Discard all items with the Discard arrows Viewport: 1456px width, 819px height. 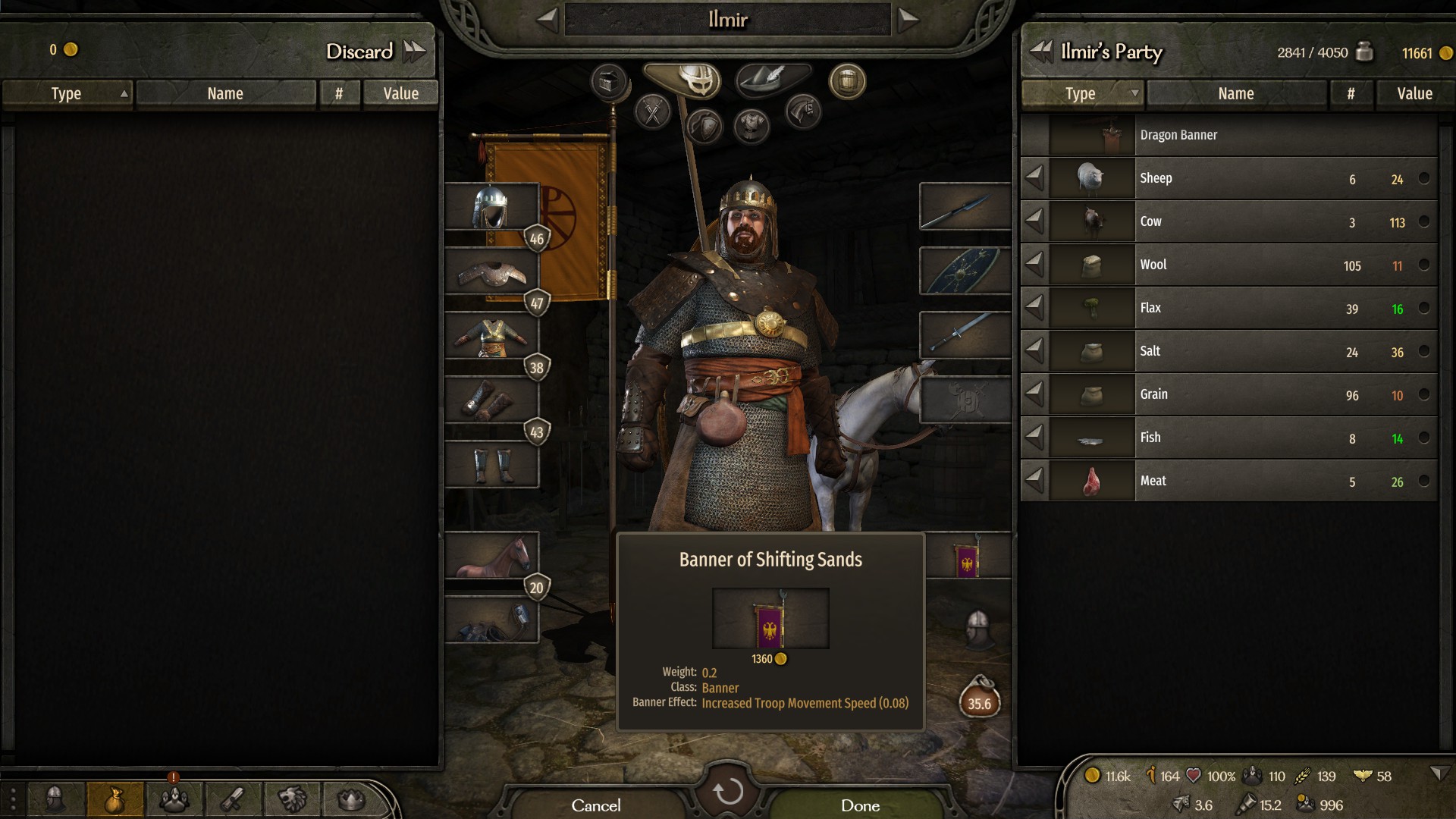(x=415, y=52)
